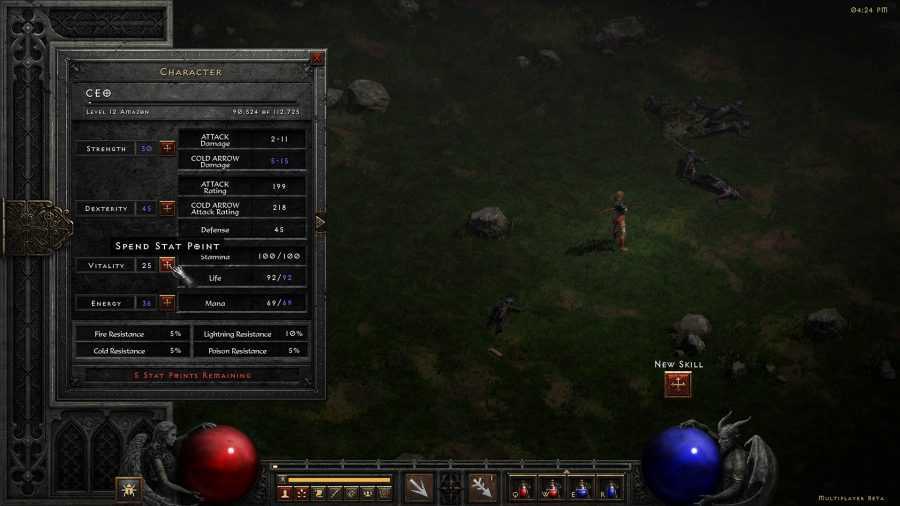Open the New Skill button
Screen dimensions: 900x506
pos(678,384)
